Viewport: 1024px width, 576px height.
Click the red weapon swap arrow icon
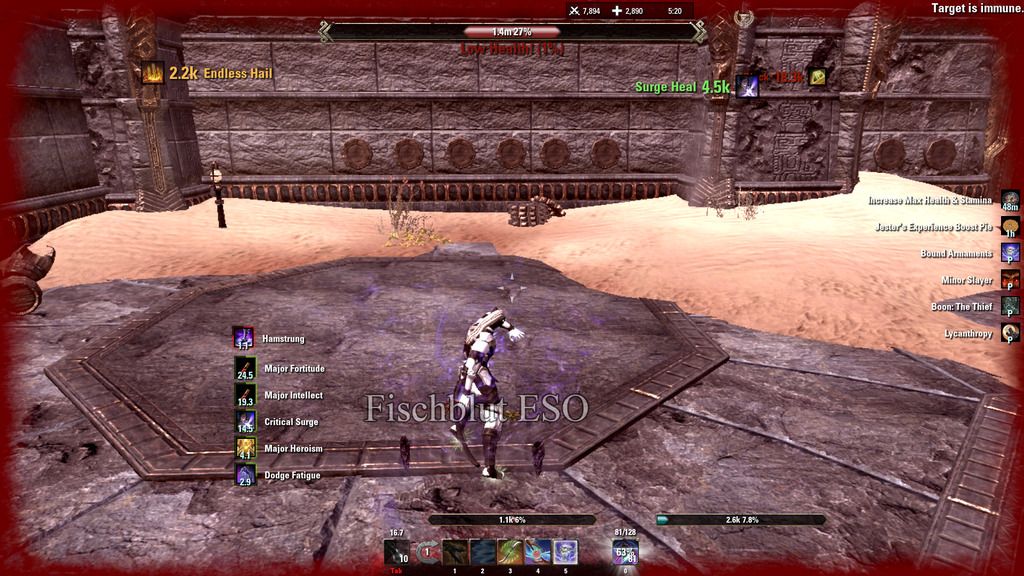coord(428,552)
